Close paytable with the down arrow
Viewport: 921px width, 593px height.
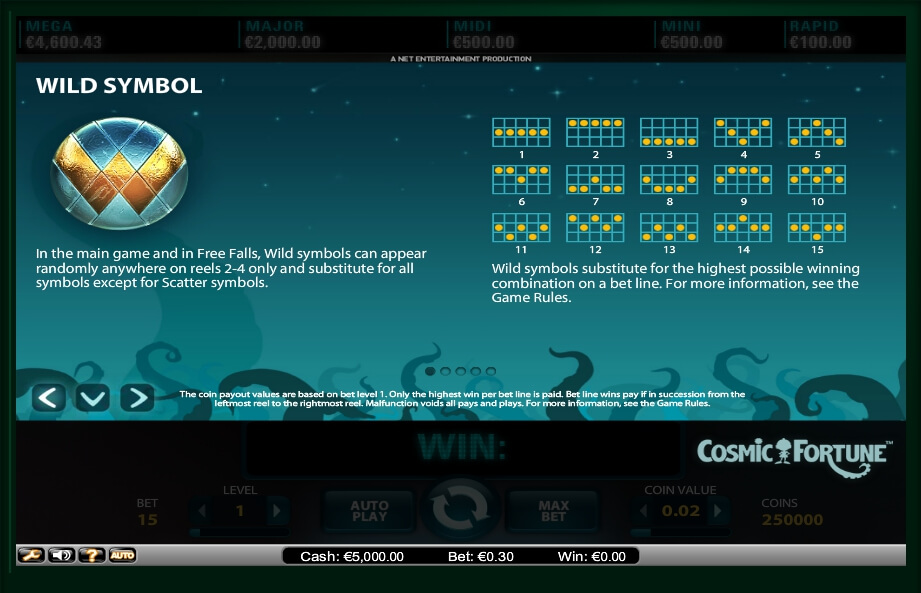(x=93, y=398)
